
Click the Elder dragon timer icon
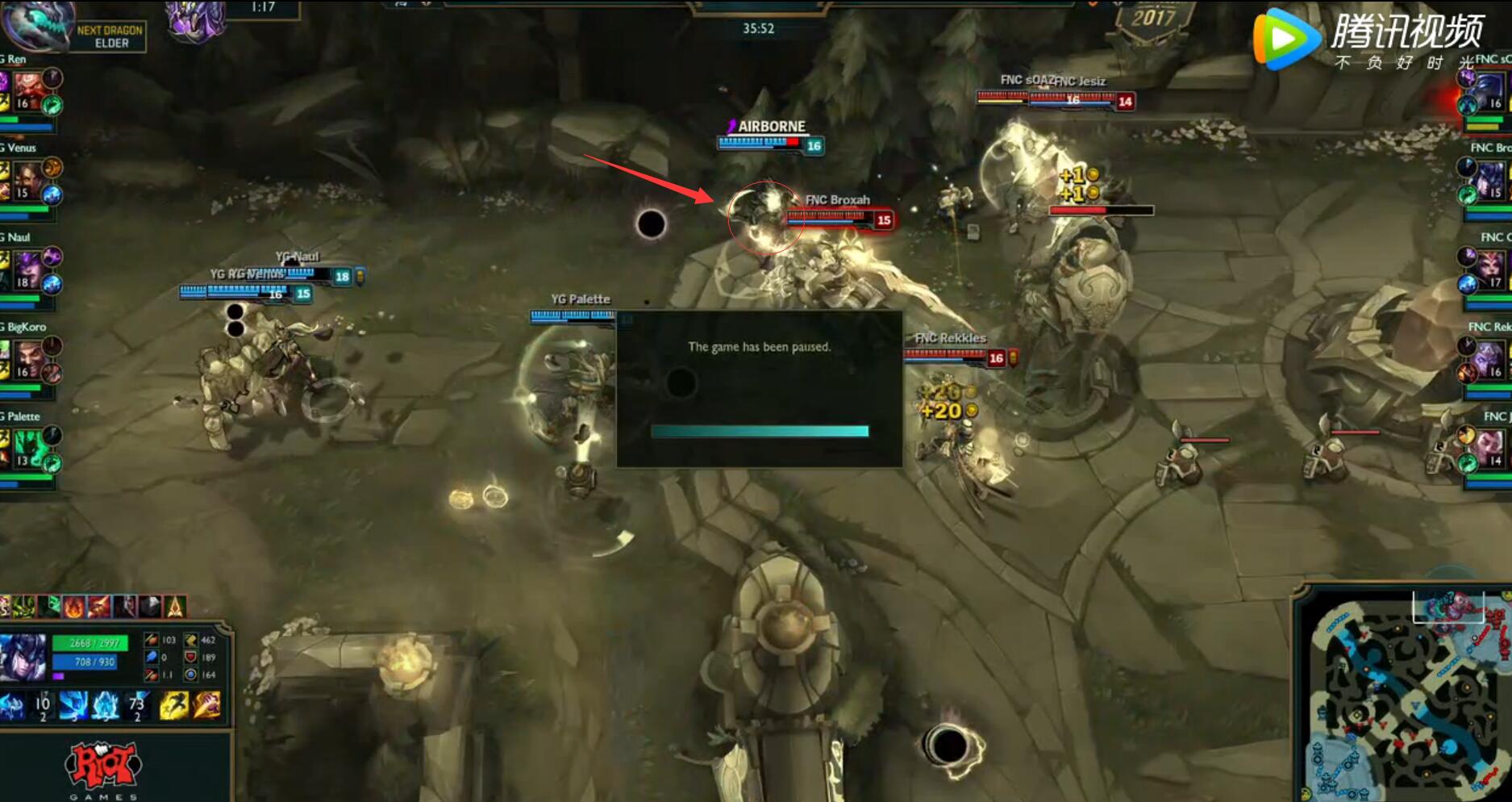tap(35, 24)
